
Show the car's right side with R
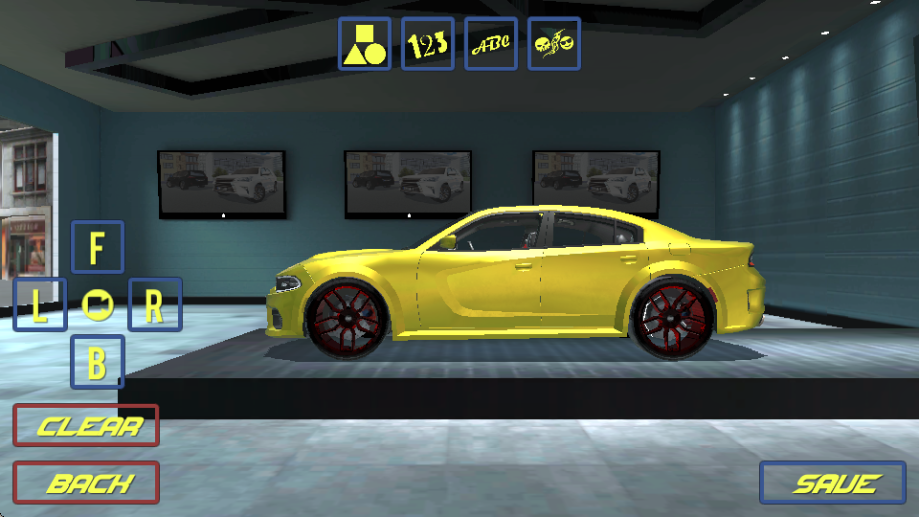coord(155,305)
